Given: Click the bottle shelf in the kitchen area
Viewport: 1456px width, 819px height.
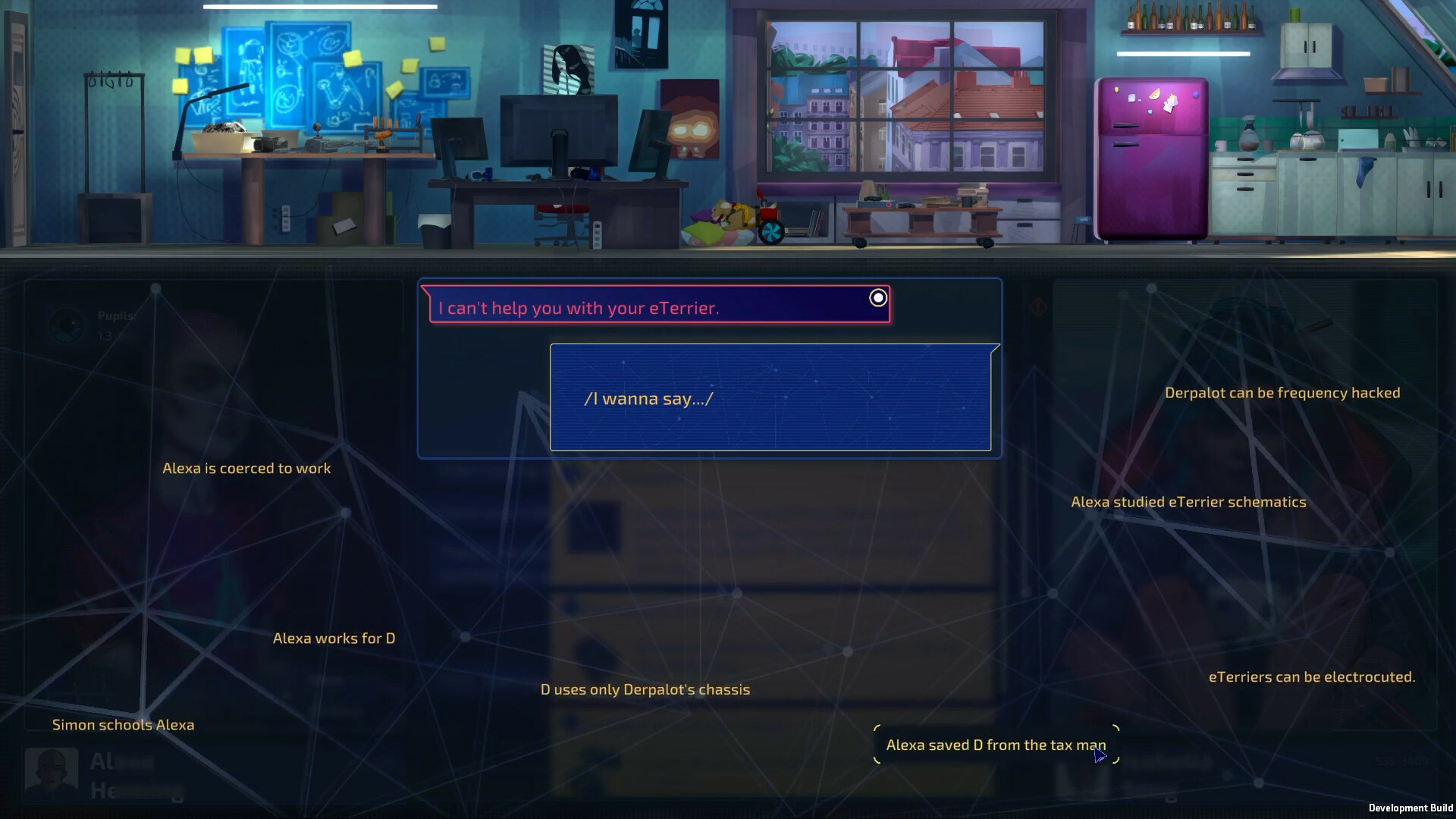Looking at the screenshot, I should 1187,19.
